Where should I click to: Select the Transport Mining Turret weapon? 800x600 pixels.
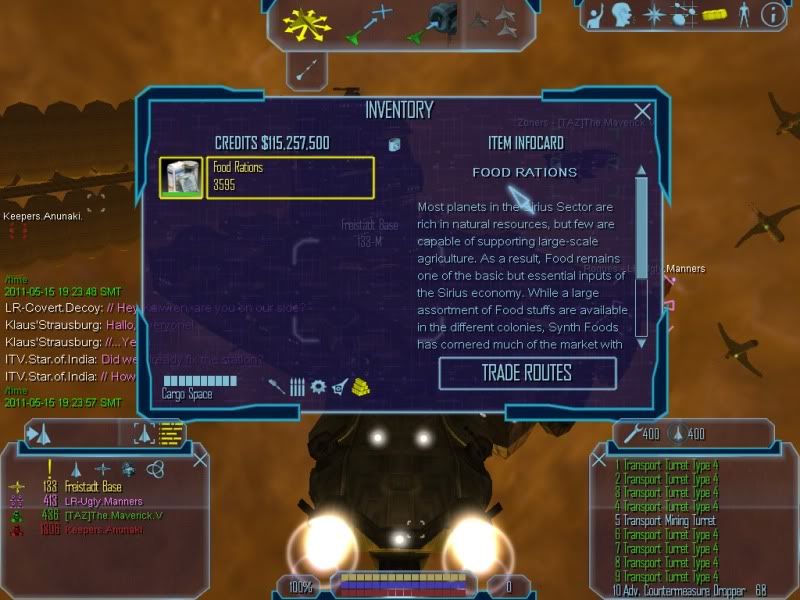[x=667, y=521]
